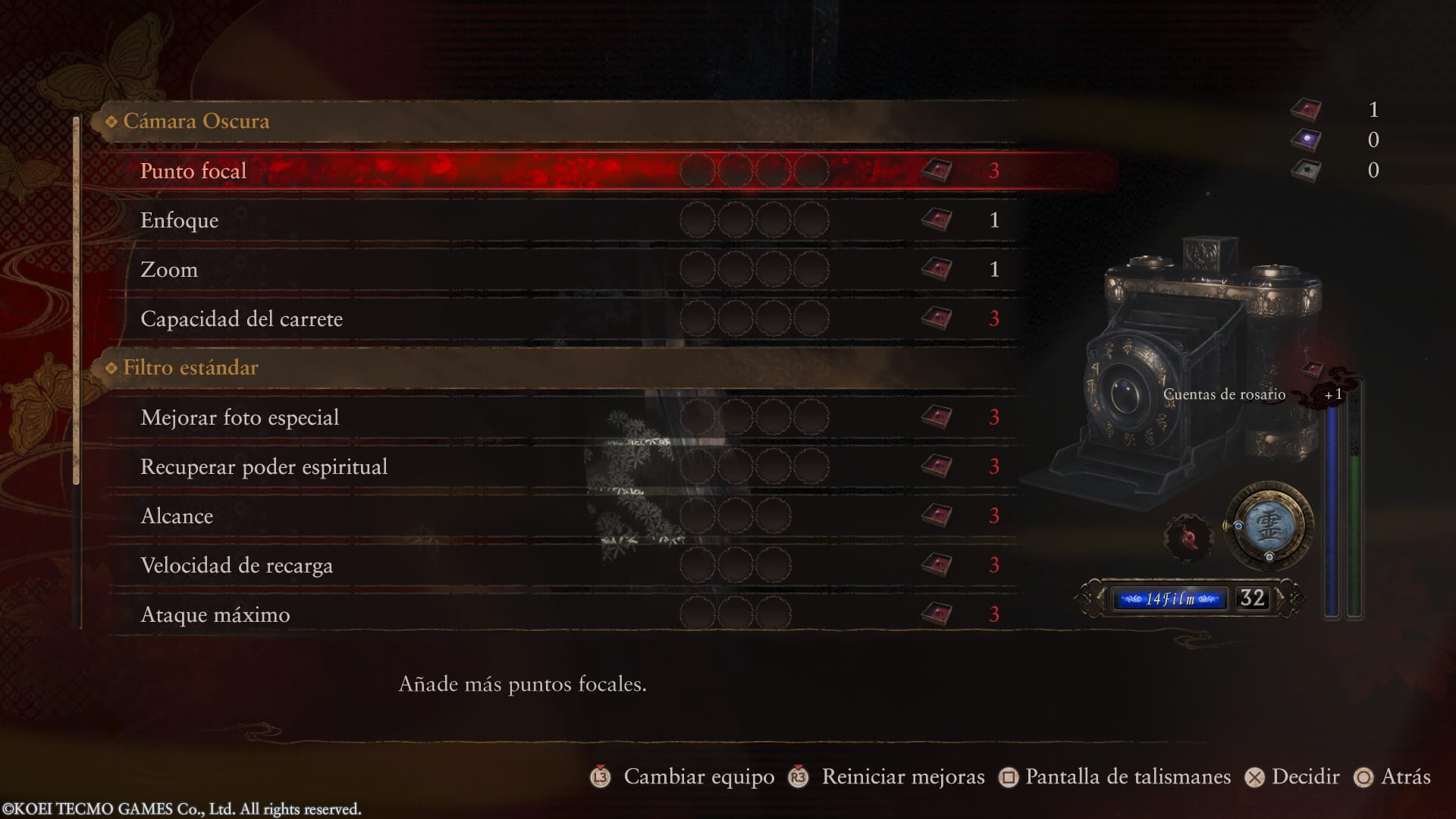This screenshot has height=819, width=1456.
Task: Select the red crystal upgrade material icon
Action: tap(1307, 109)
